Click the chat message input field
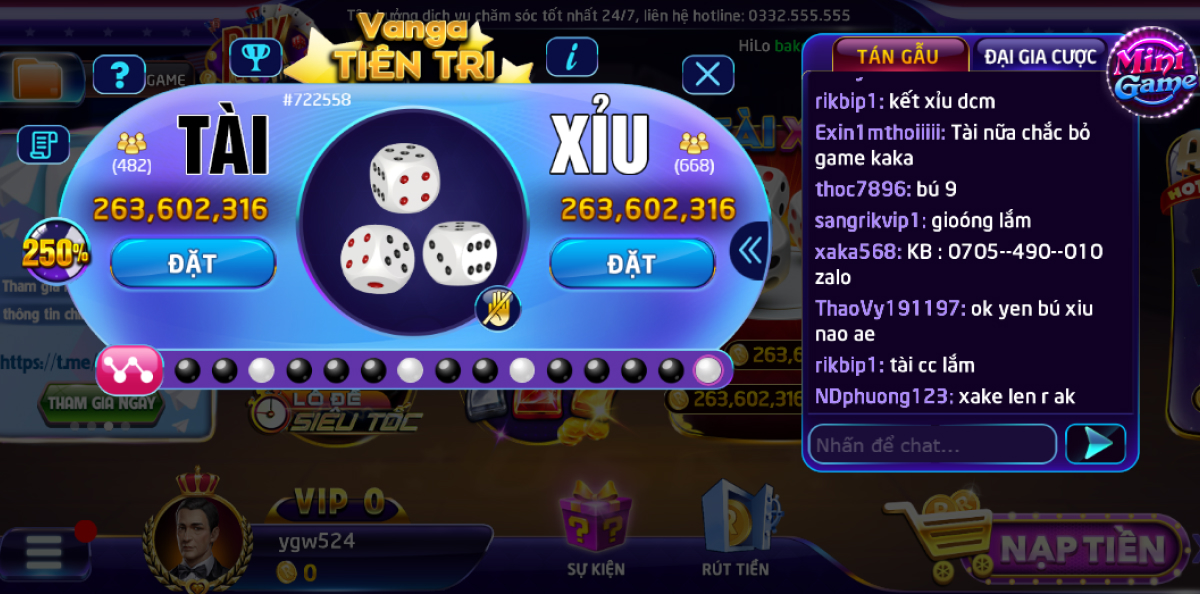The image size is (1200, 594). coord(931,445)
